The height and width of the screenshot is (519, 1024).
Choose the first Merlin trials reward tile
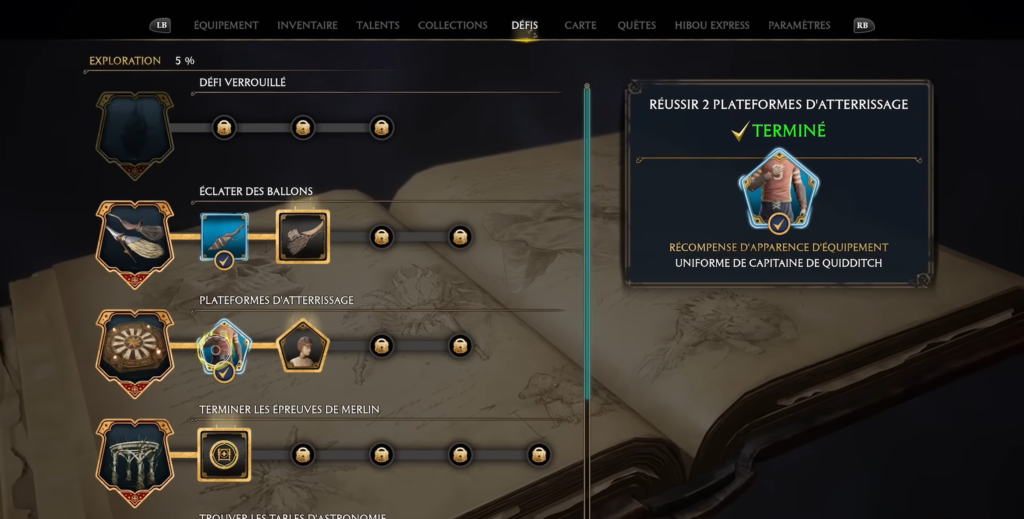[224, 455]
